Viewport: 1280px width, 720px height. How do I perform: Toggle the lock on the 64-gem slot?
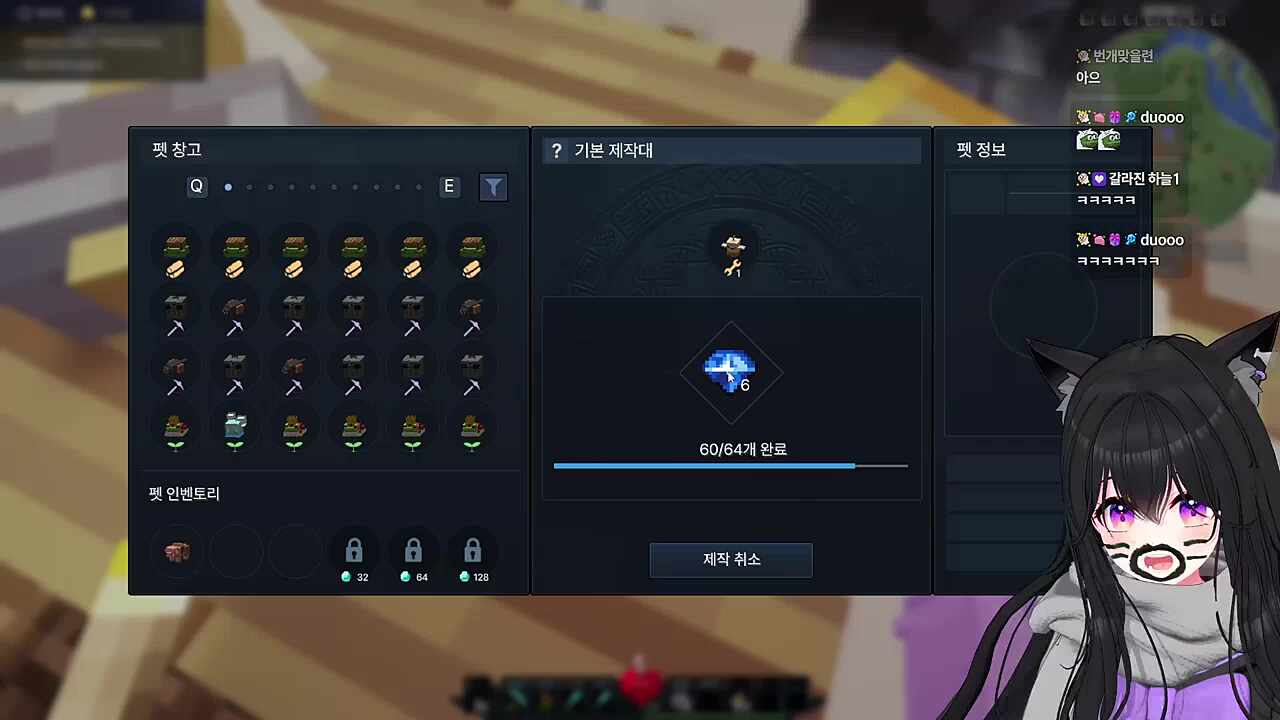coord(413,551)
